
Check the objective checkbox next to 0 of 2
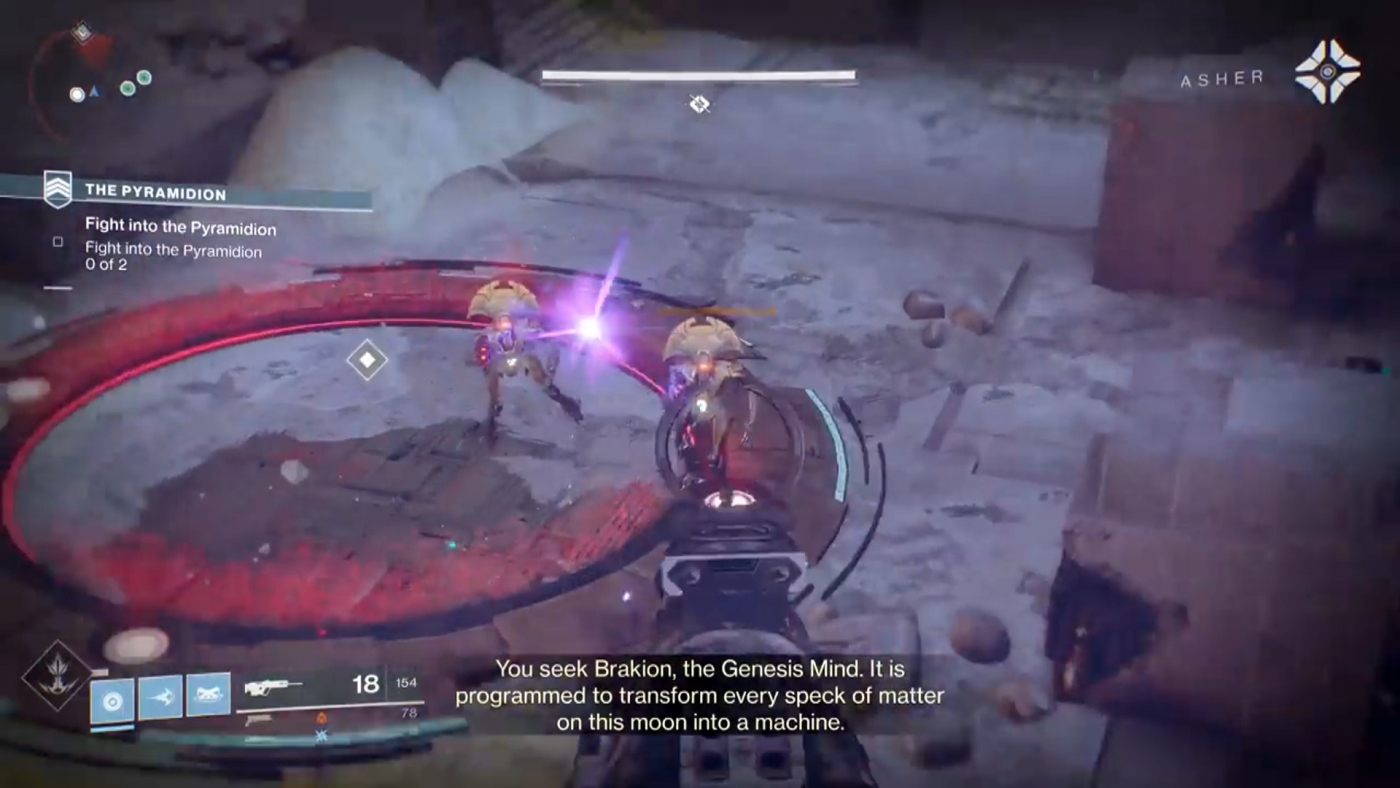coord(57,241)
